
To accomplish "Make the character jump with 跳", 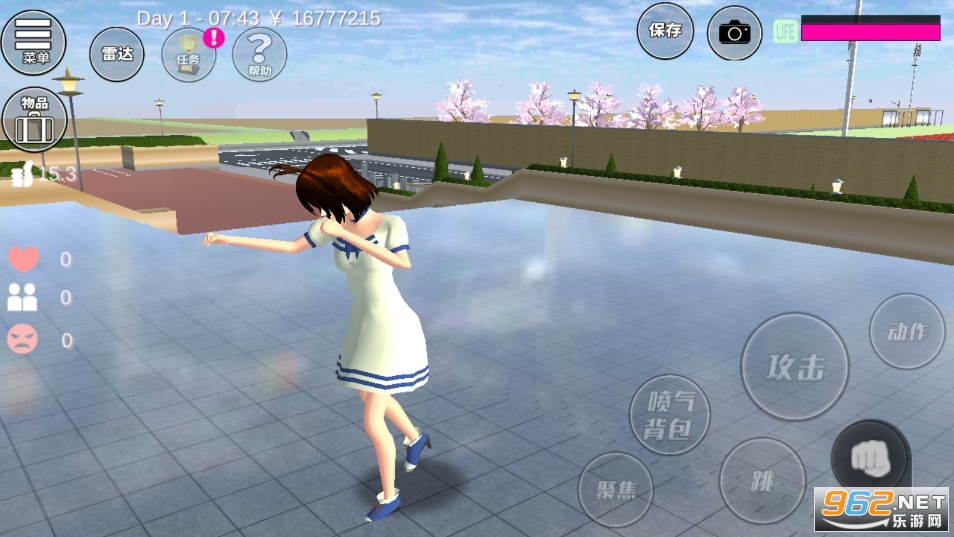I will (x=762, y=480).
